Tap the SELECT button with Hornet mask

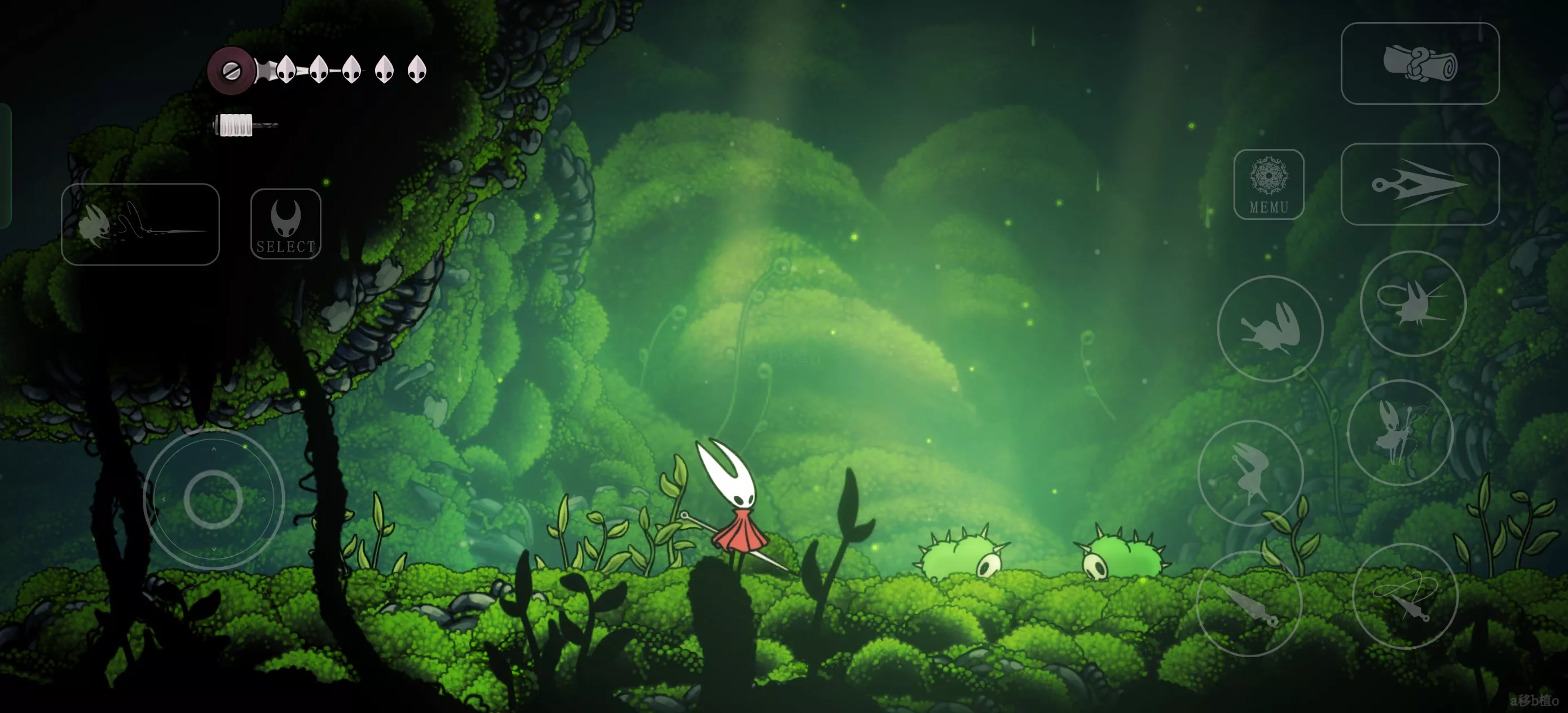pyautogui.click(x=285, y=224)
